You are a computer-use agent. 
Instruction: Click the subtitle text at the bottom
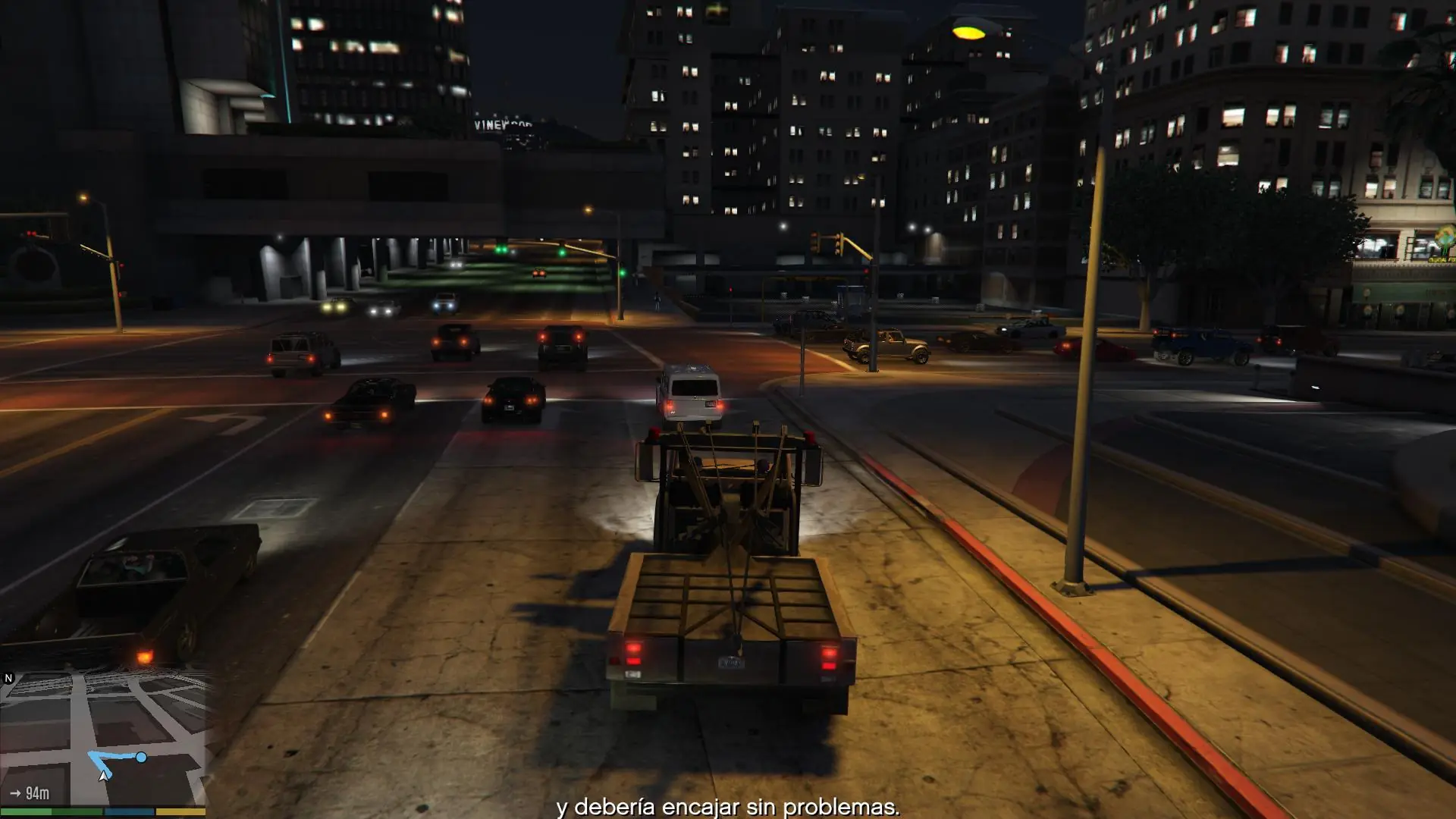(728, 809)
